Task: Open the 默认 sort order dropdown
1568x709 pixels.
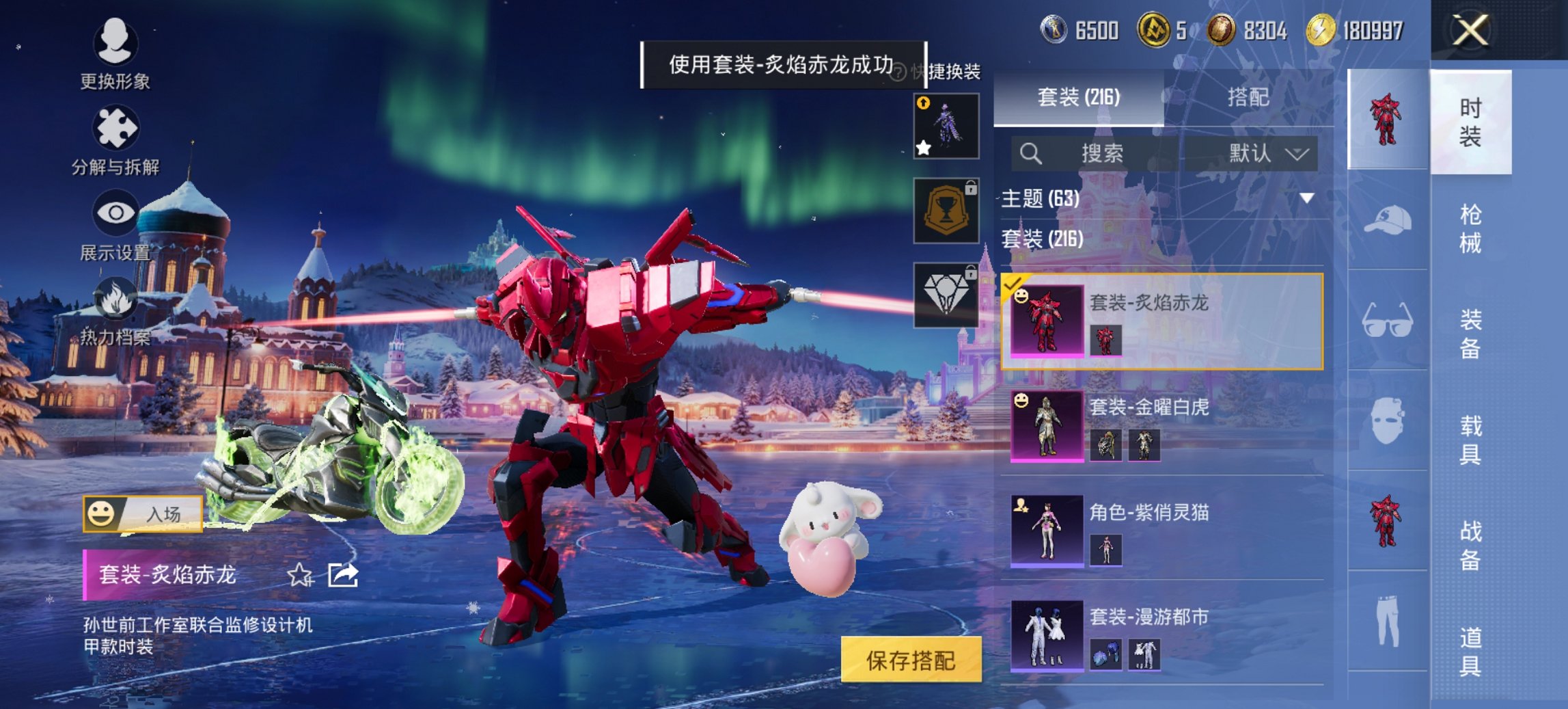Action: pos(1263,154)
